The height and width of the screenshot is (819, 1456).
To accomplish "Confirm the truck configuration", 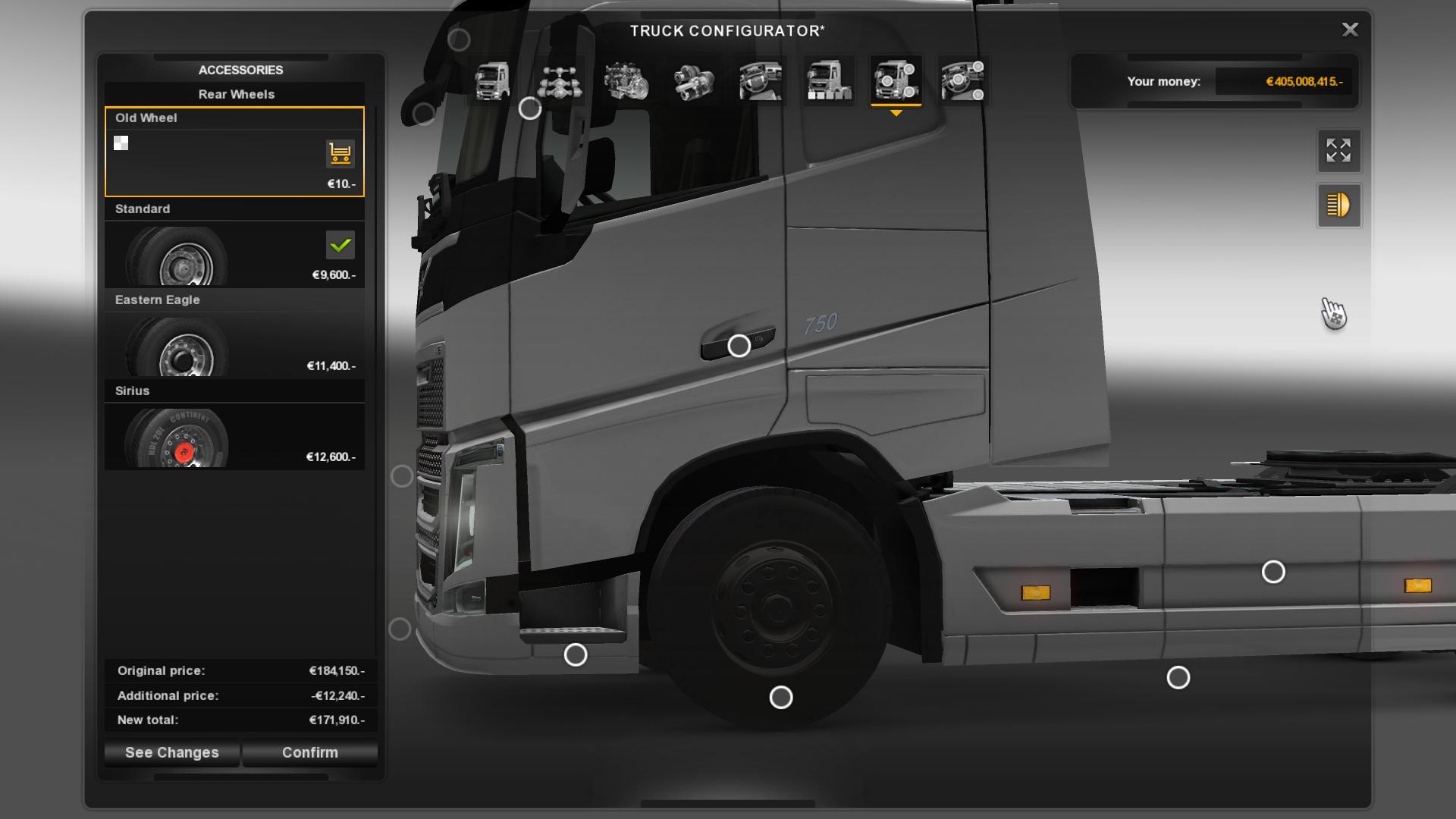I will click(309, 752).
